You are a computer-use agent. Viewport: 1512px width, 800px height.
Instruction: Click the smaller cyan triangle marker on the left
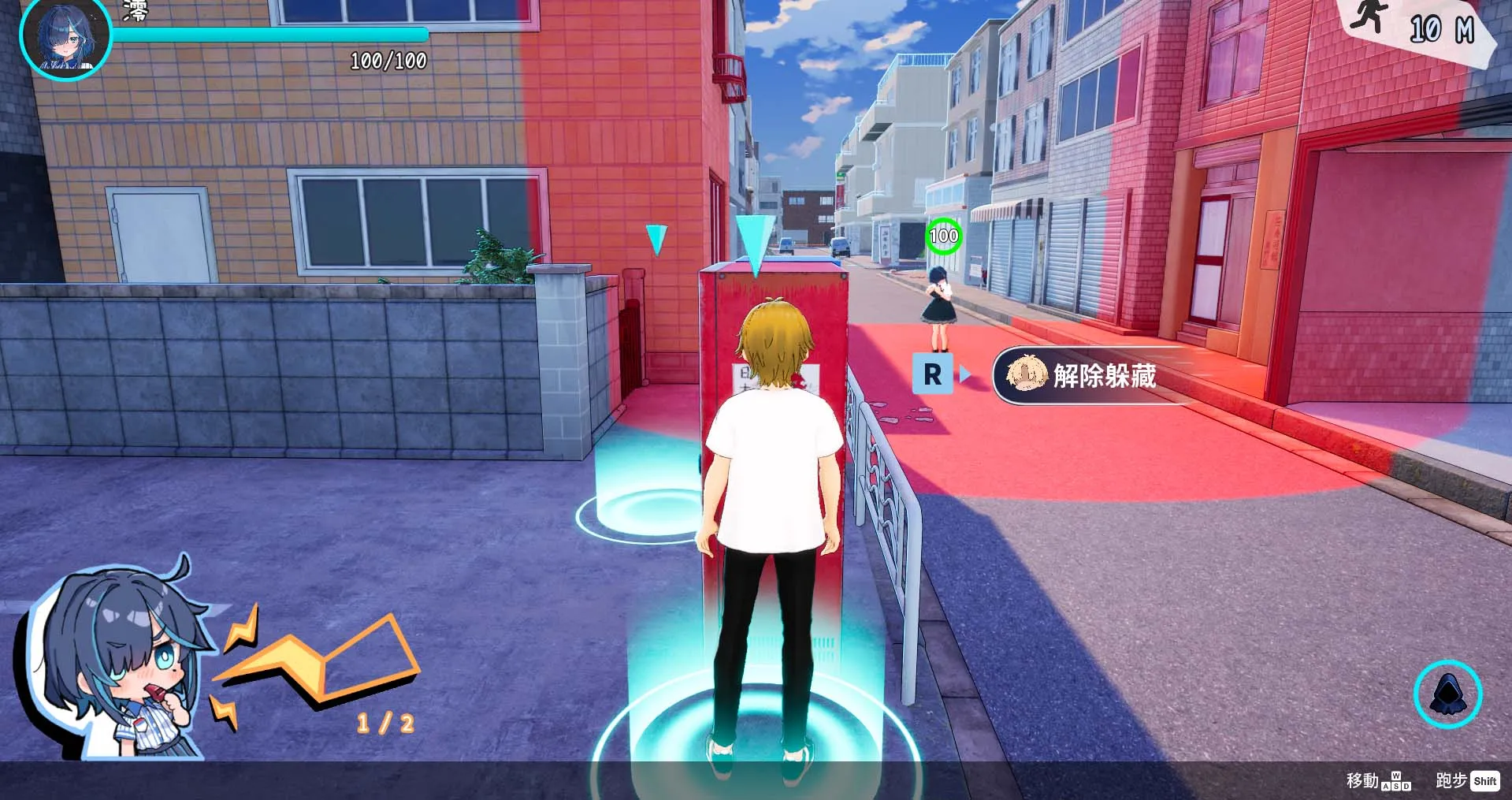pos(655,240)
